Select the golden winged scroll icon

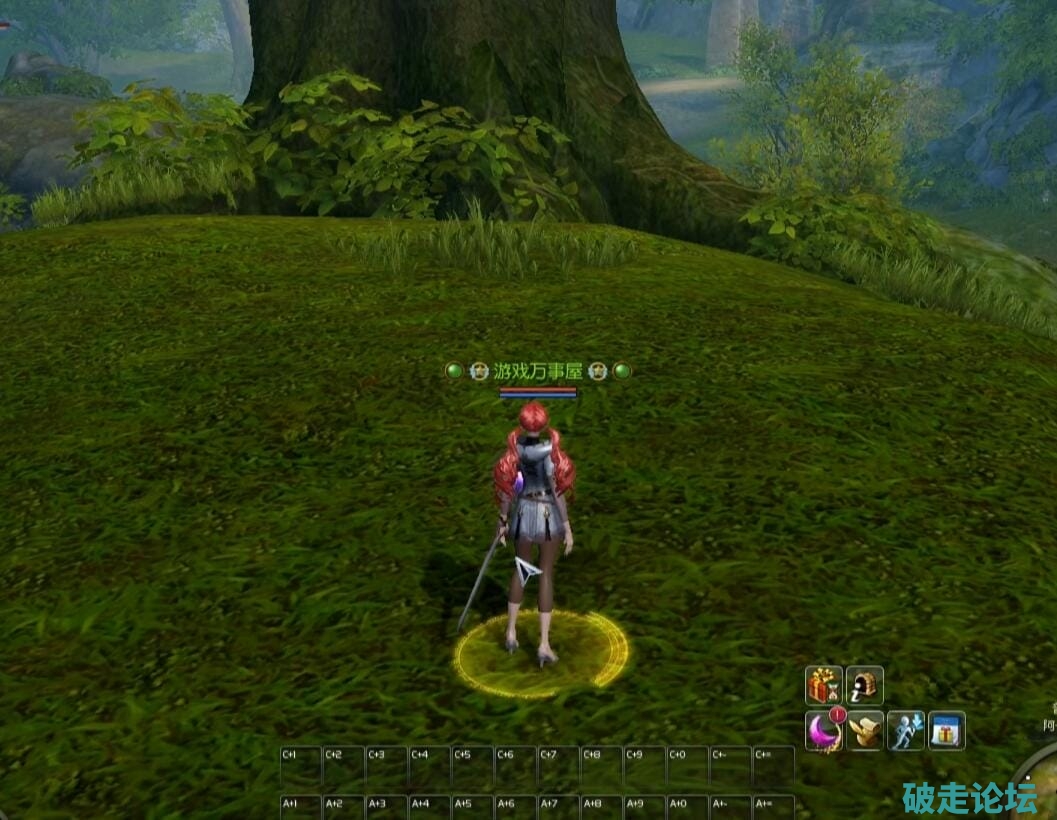pyautogui.click(x=864, y=731)
